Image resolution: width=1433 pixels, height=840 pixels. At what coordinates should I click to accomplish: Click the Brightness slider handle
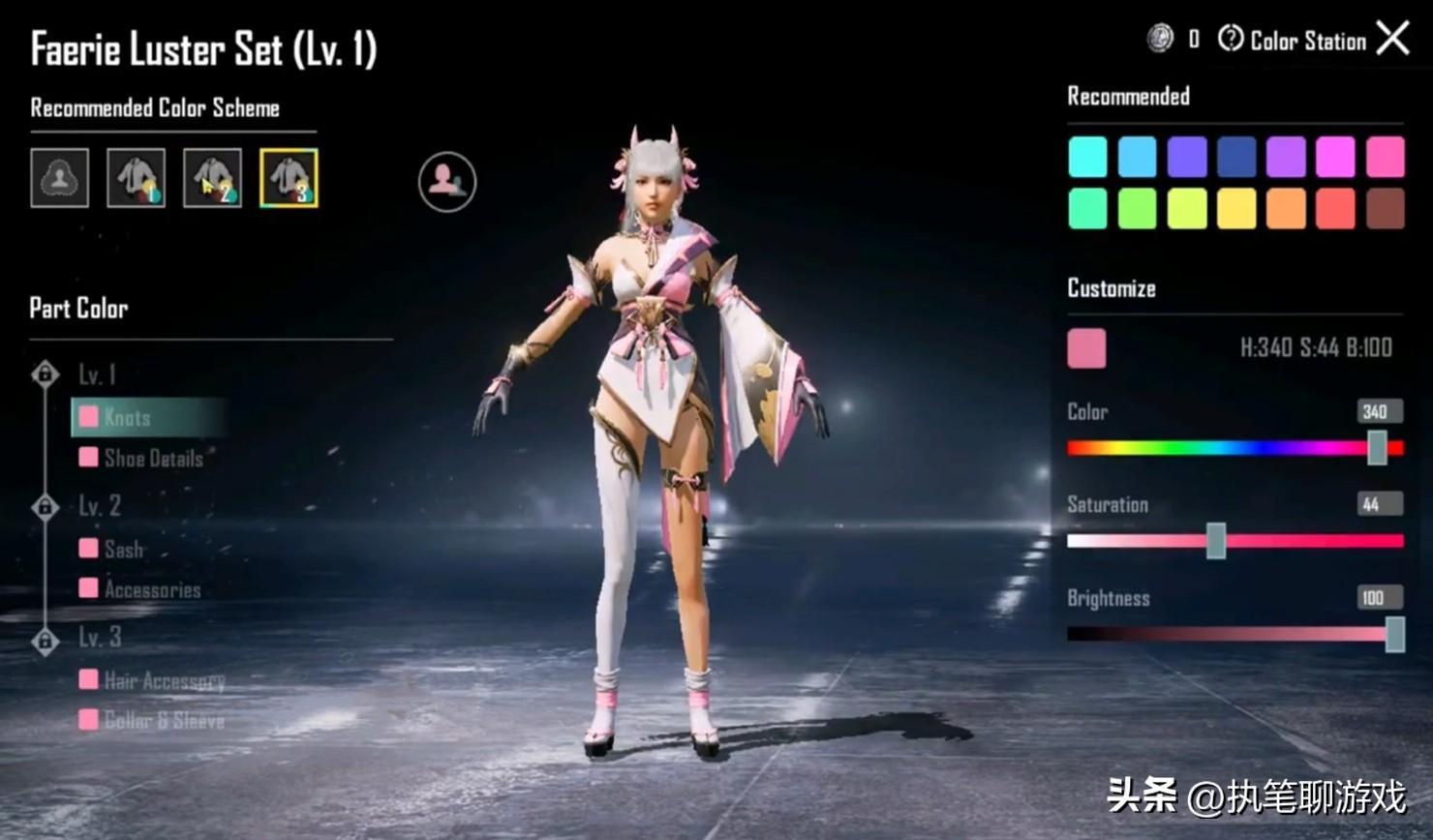(1395, 635)
